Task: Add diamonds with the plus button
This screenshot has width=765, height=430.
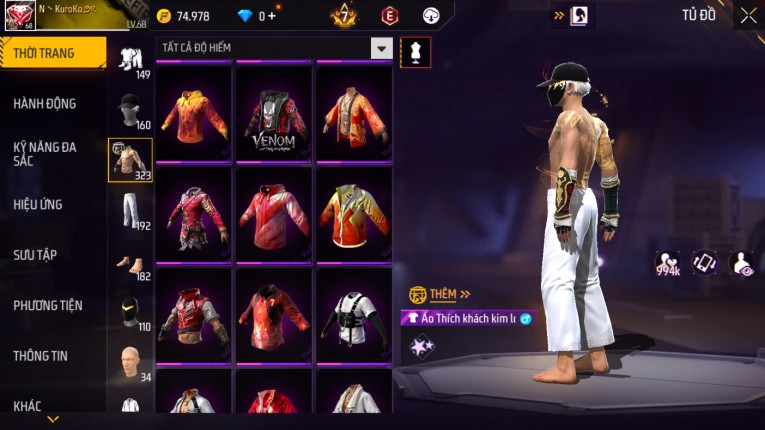Action: click(x=272, y=16)
